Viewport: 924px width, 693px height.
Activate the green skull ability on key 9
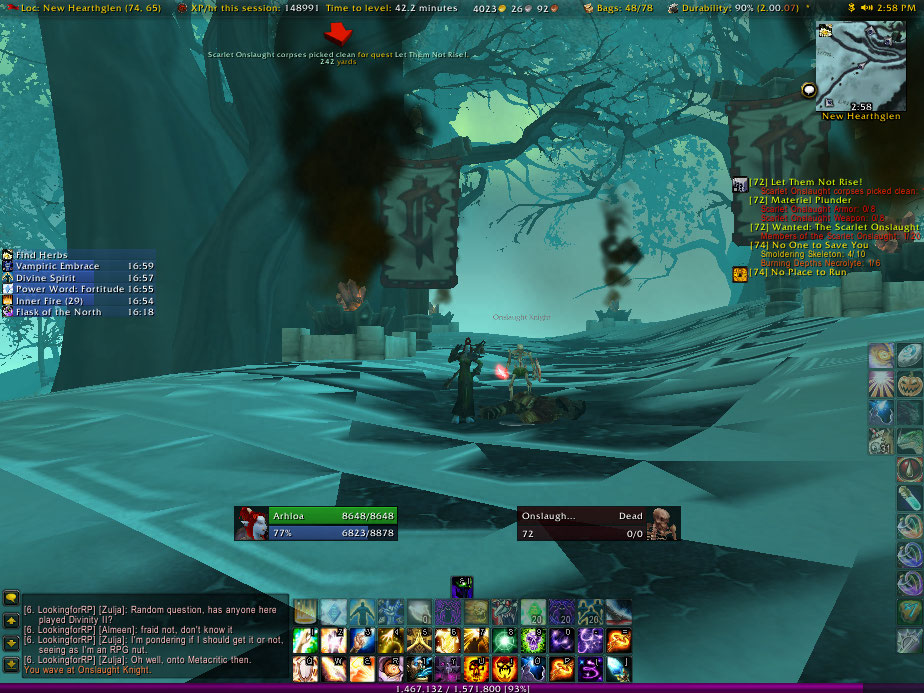pos(532,639)
